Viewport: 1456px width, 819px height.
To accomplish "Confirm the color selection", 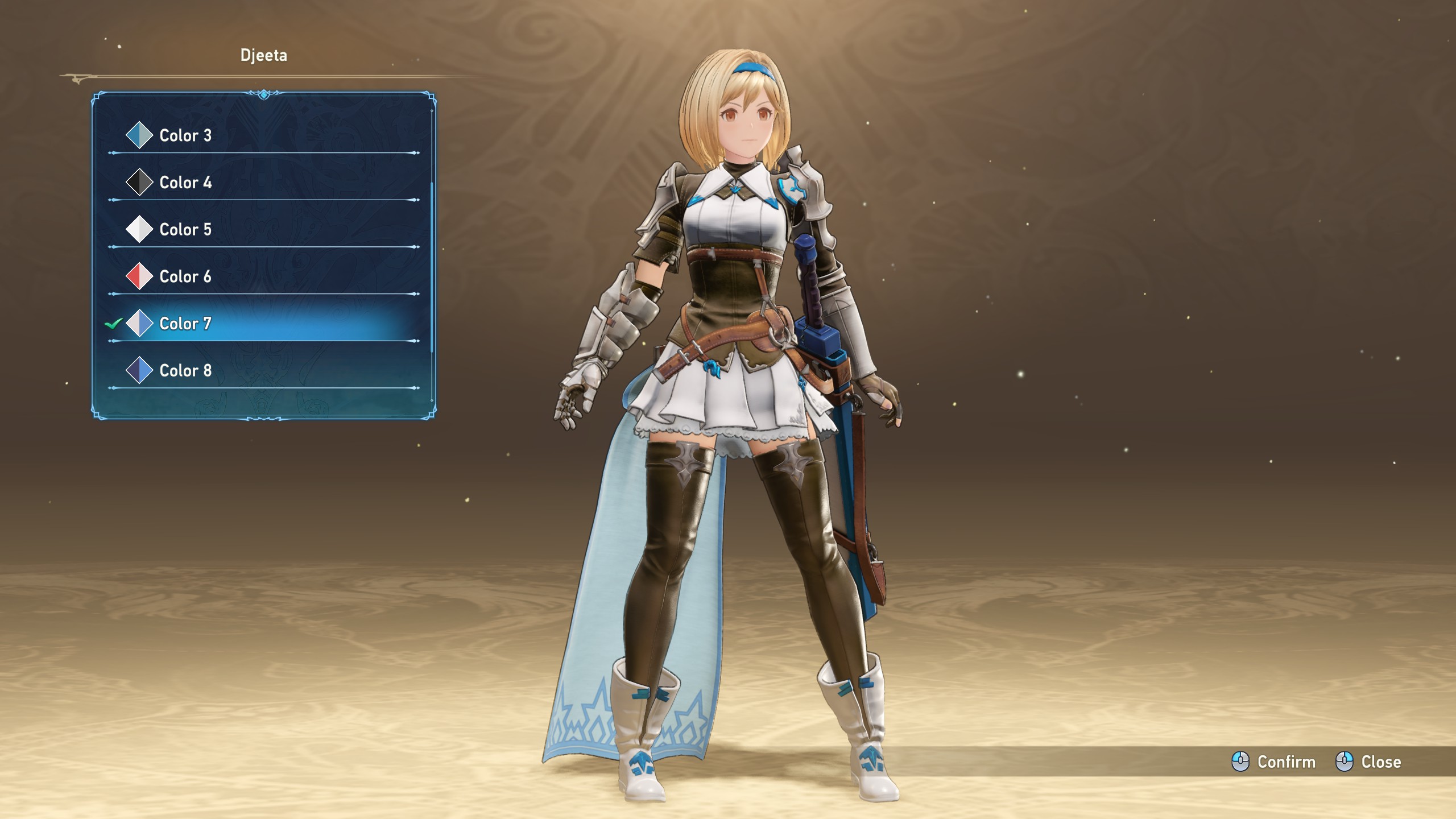I will pyautogui.click(x=1274, y=762).
